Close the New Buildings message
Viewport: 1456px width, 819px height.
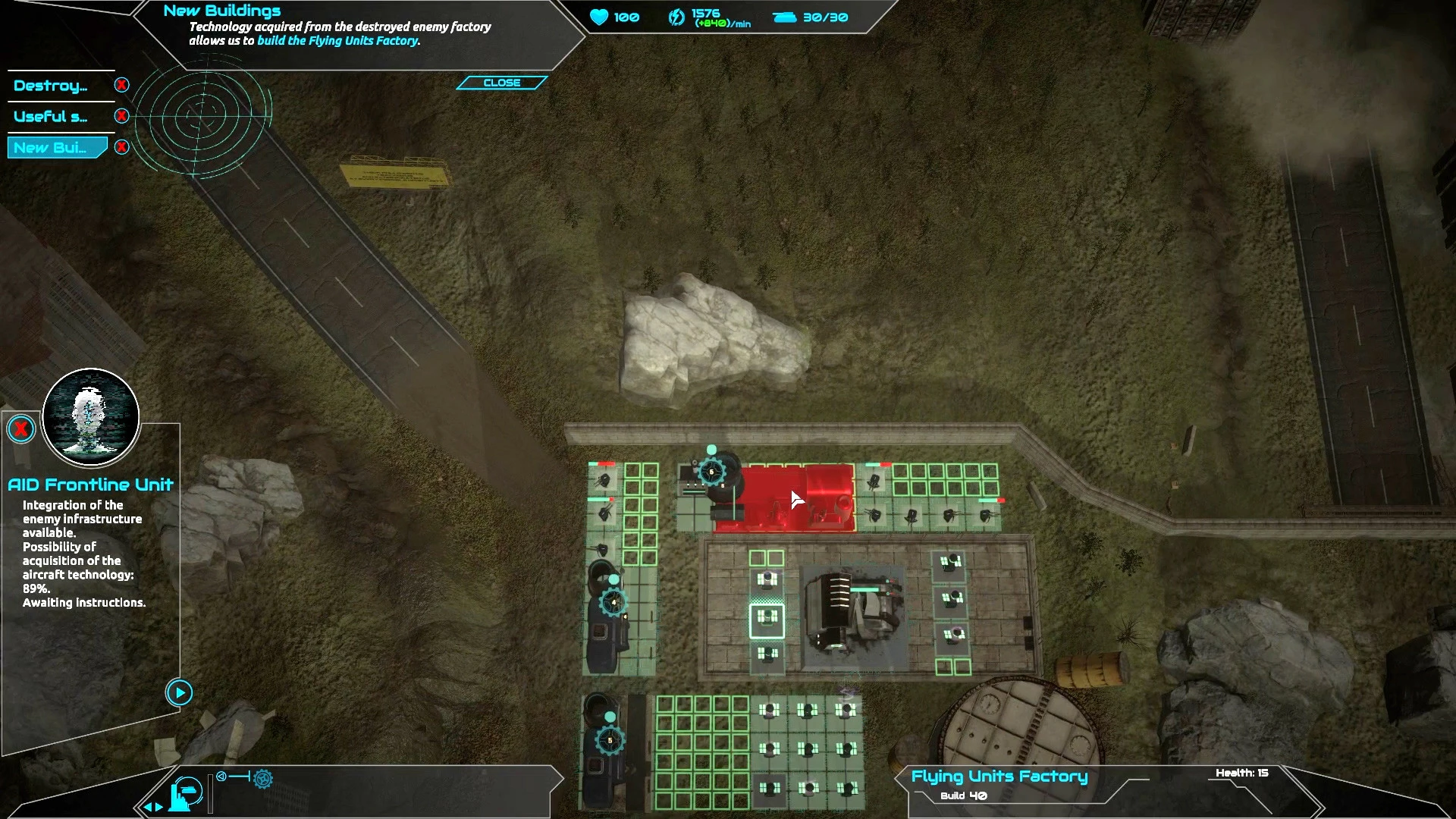pyautogui.click(x=501, y=83)
